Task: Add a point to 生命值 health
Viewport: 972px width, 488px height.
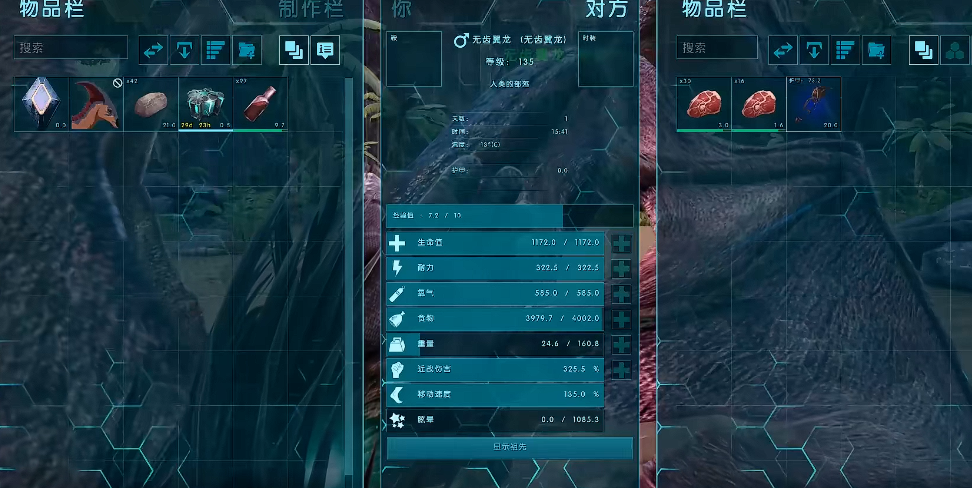Action: [x=620, y=243]
